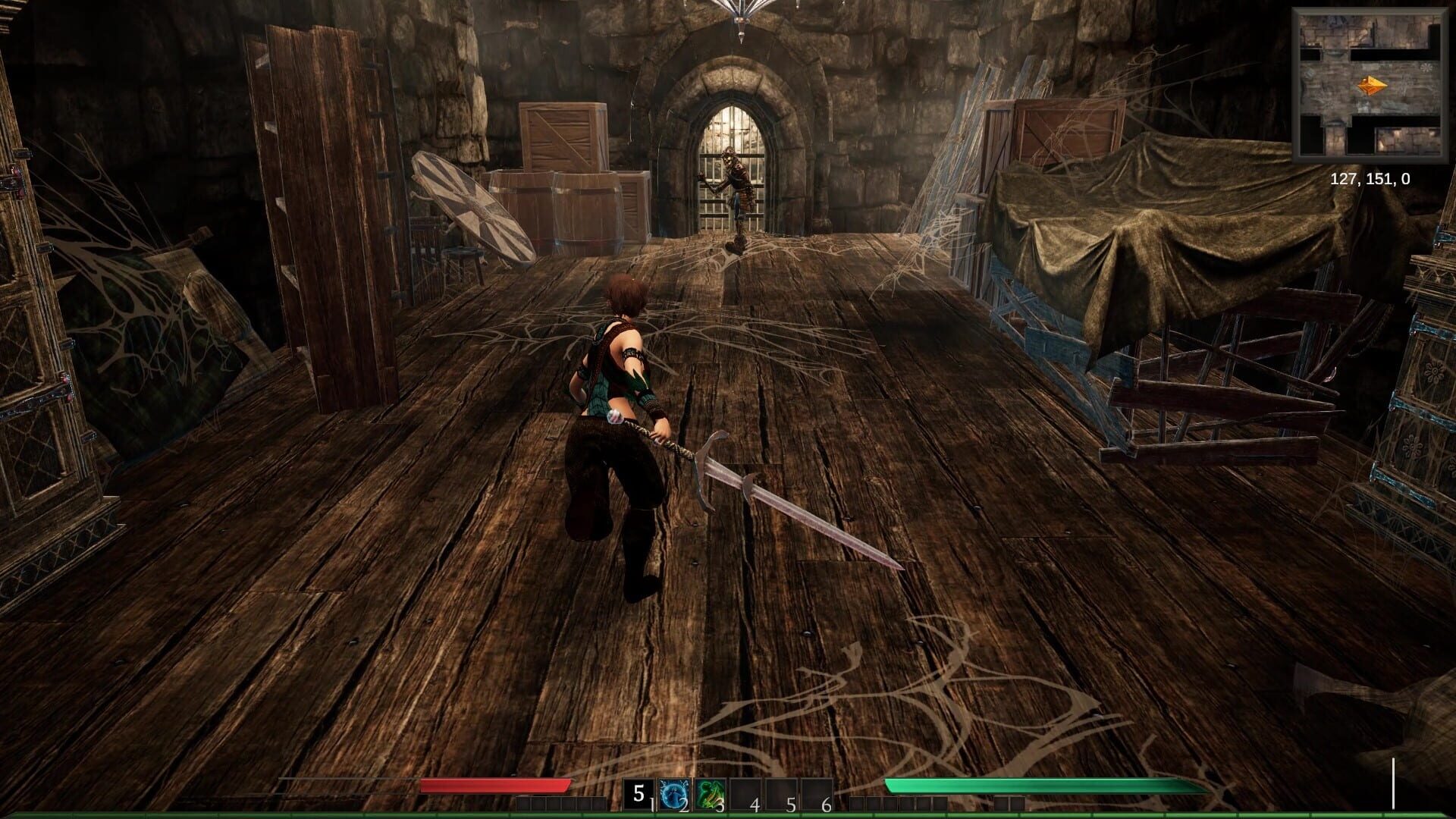Screen dimensions: 1456x819
Task: Select hotbar slot 1 showing count 5
Action: point(639,794)
